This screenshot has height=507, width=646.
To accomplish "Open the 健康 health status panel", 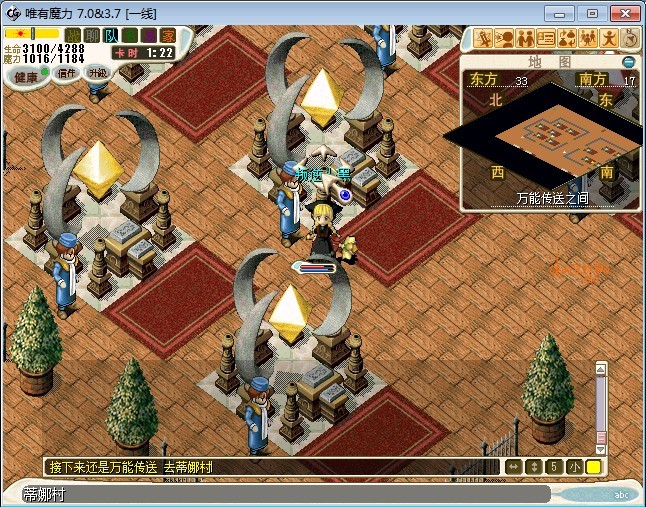I will (26, 77).
